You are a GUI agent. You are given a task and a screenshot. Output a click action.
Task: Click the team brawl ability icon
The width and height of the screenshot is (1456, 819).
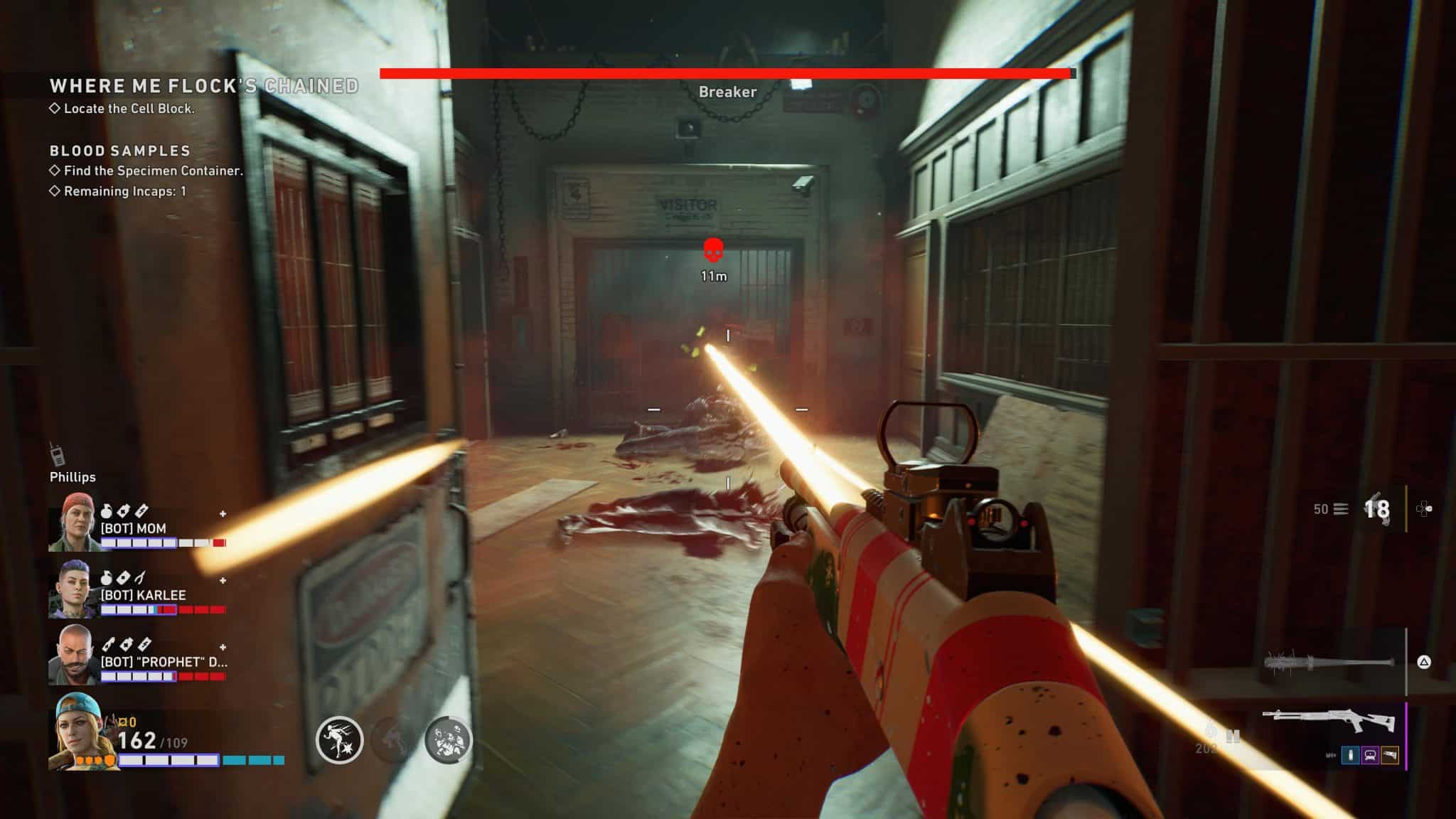(x=448, y=740)
